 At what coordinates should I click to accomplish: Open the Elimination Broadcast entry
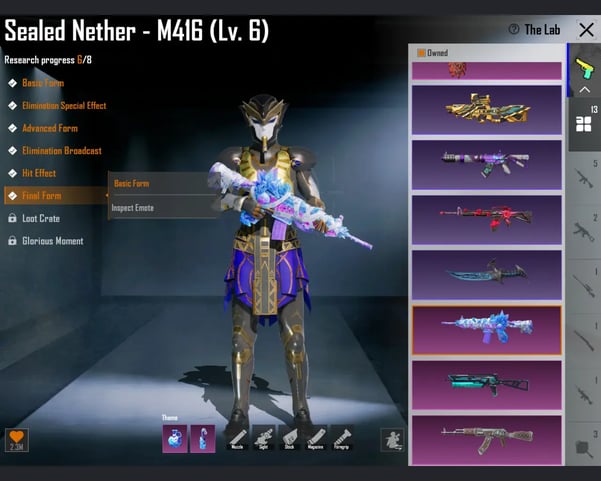[x=61, y=151]
